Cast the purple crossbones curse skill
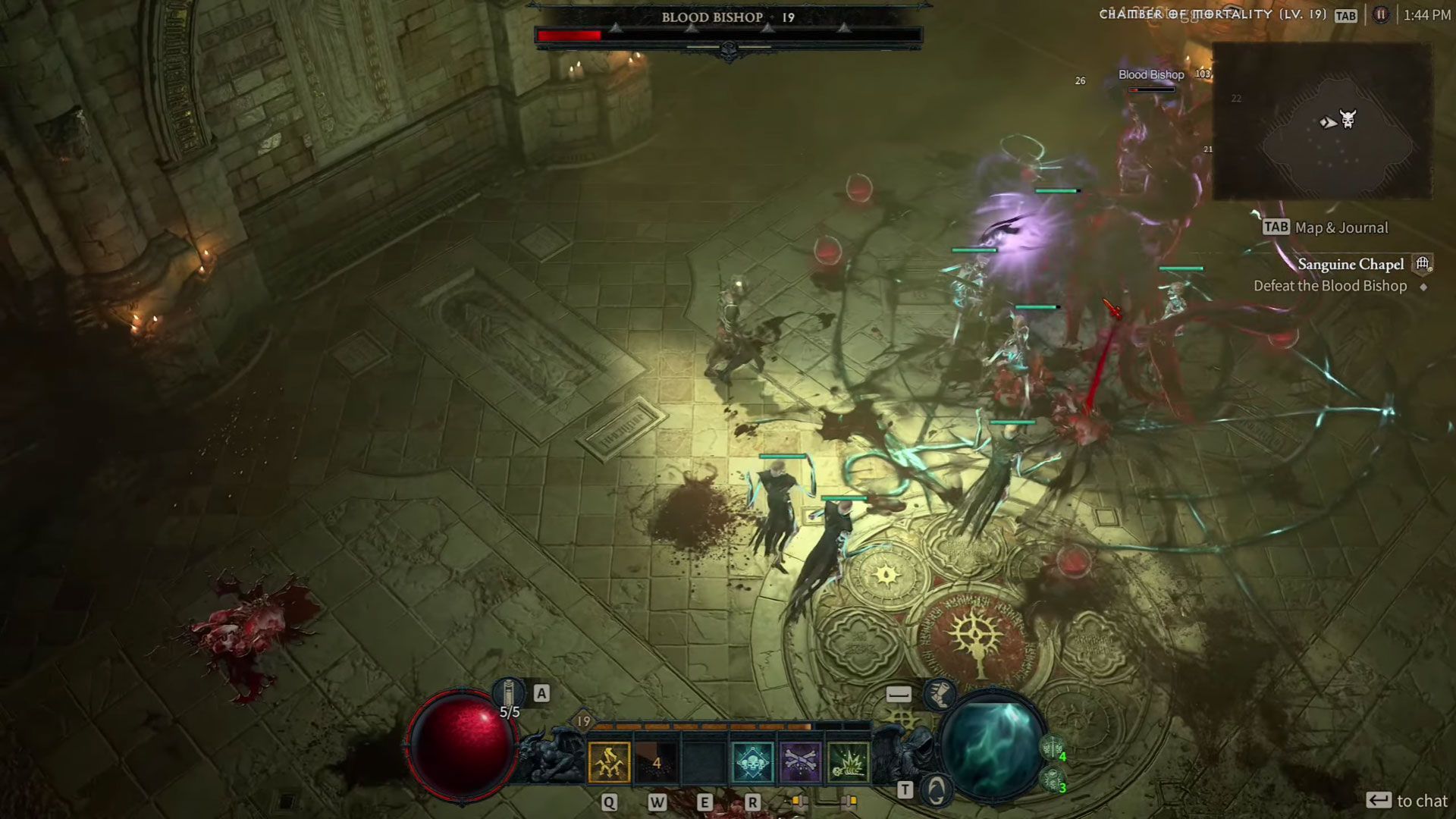The image size is (1456, 819). [800, 762]
